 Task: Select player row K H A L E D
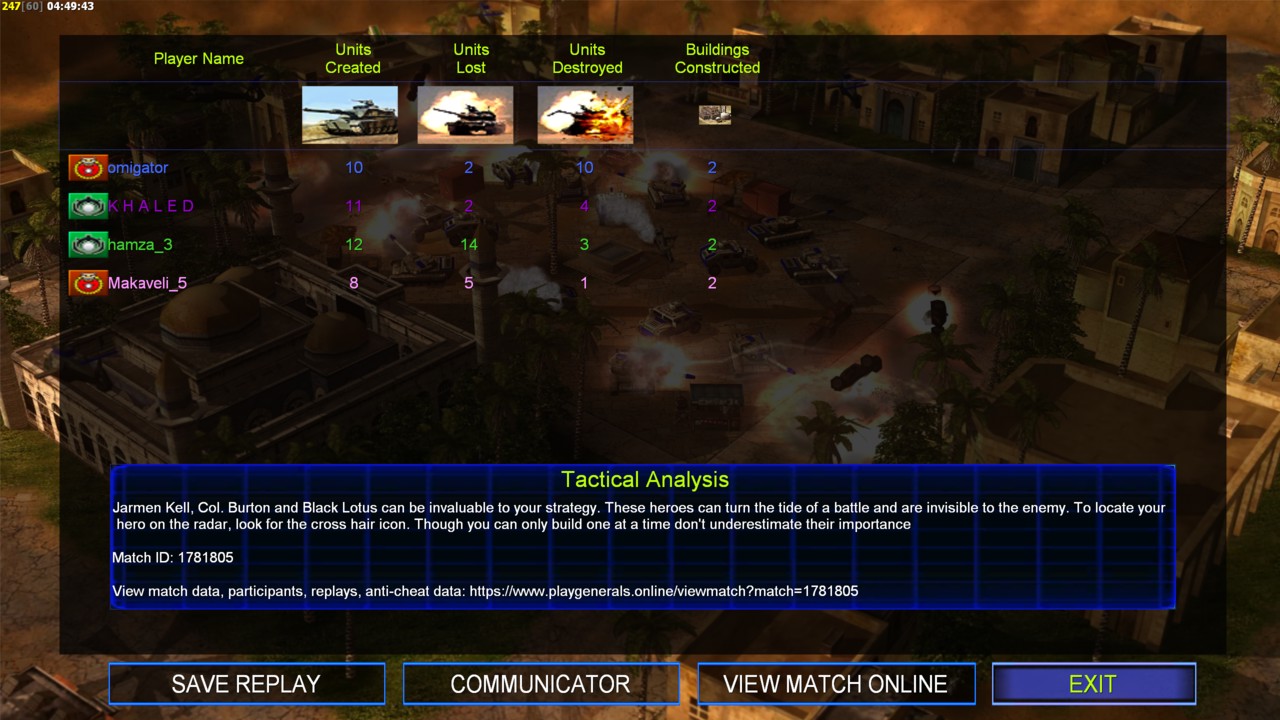[151, 206]
